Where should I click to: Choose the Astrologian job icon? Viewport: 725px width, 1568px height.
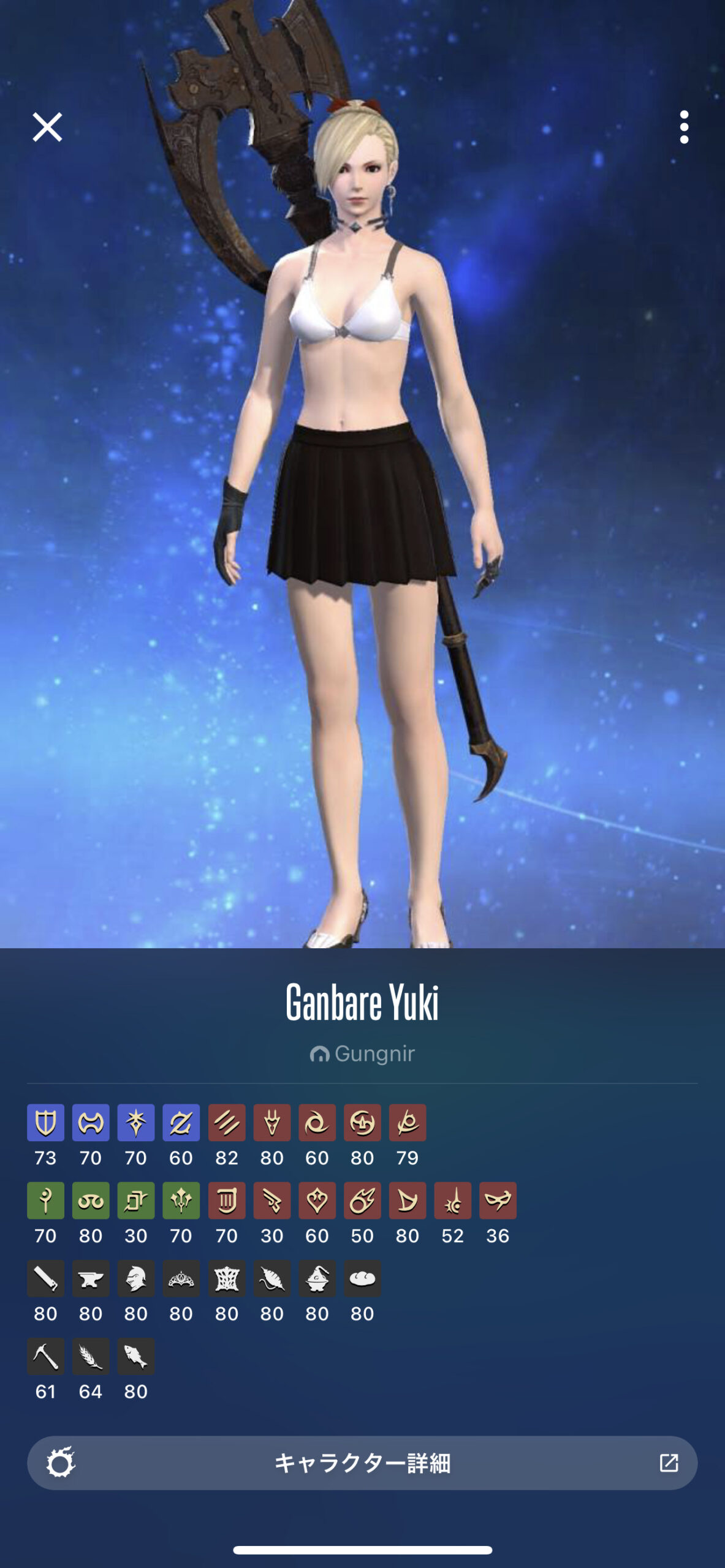point(136,1200)
